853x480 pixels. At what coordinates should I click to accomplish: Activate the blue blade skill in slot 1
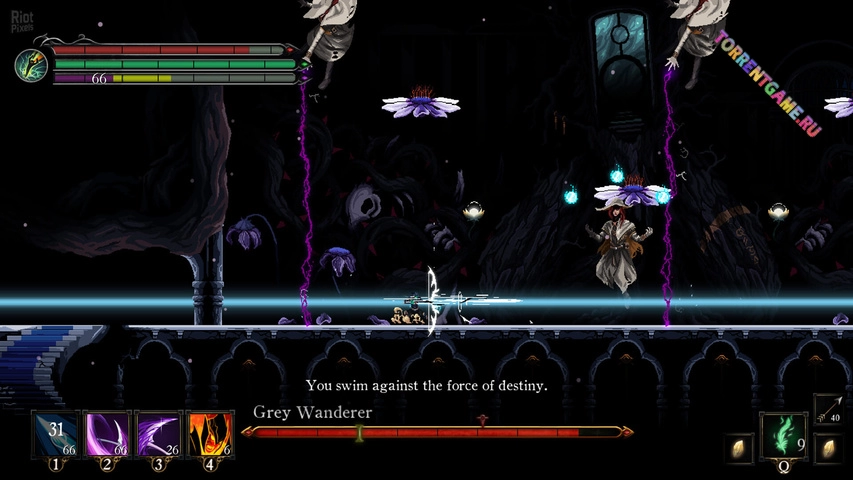pyautogui.click(x=55, y=435)
